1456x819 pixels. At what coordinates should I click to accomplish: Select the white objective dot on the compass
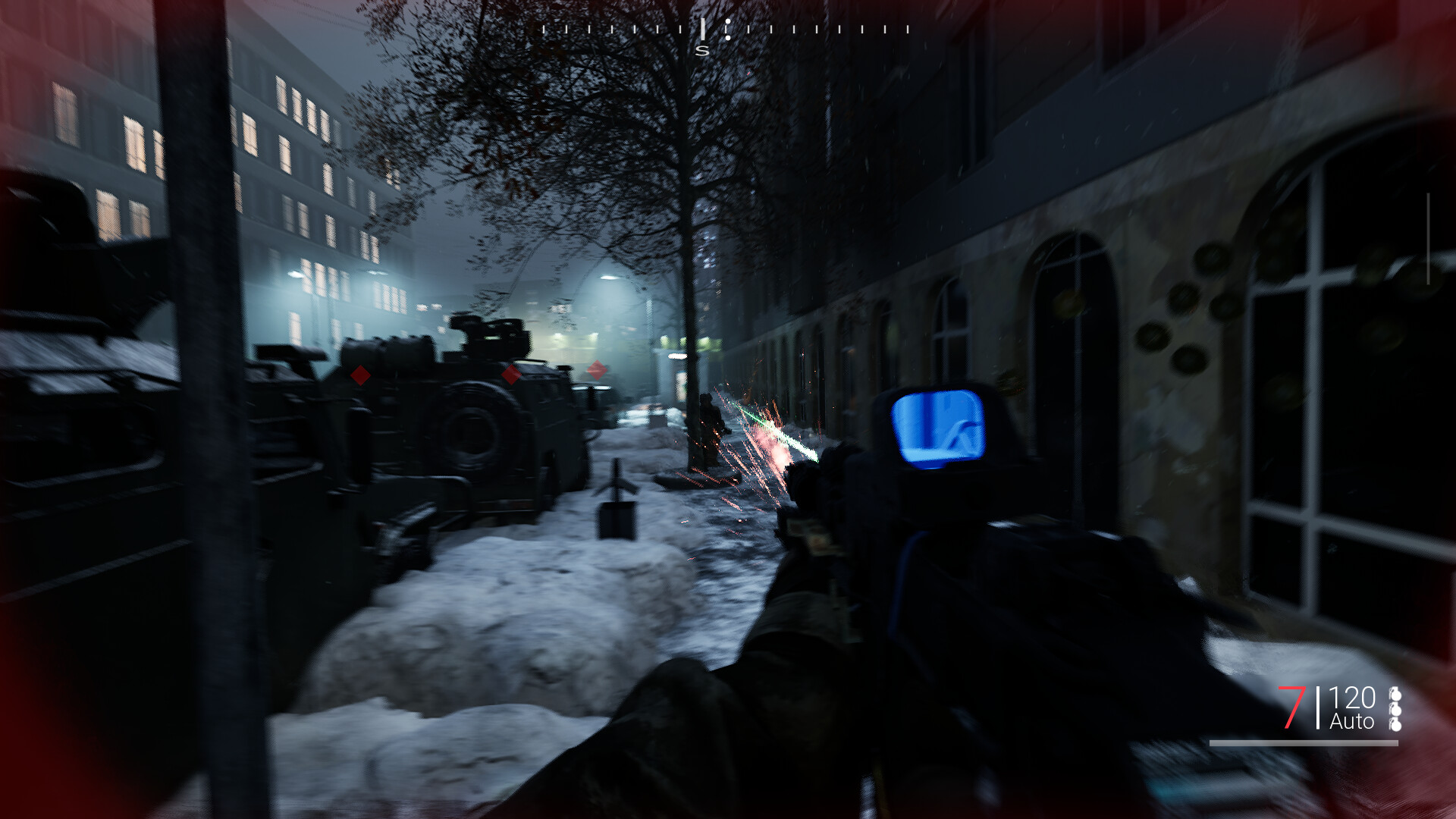[x=728, y=23]
